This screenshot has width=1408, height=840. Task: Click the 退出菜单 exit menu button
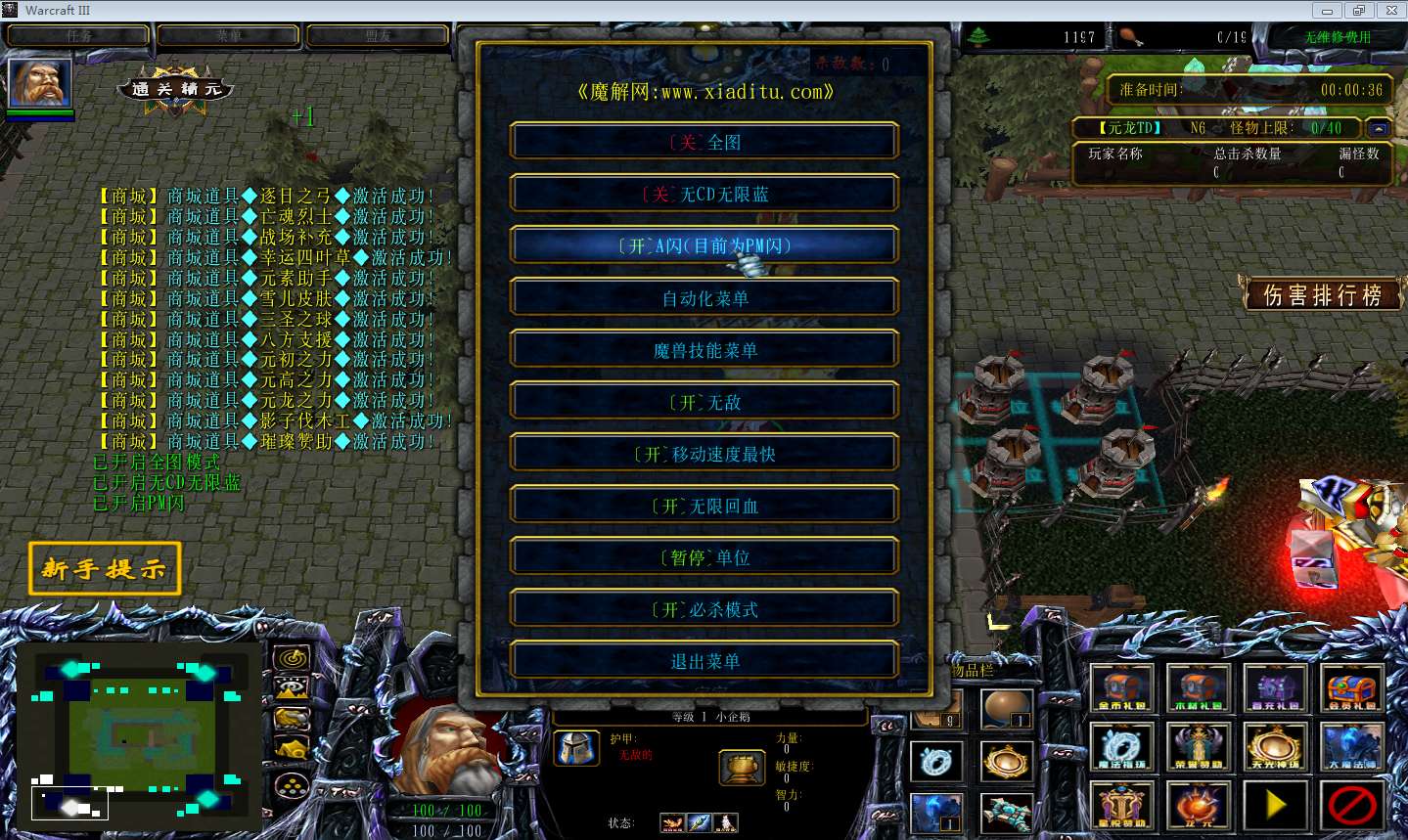pyautogui.click(x=704, y=660)
